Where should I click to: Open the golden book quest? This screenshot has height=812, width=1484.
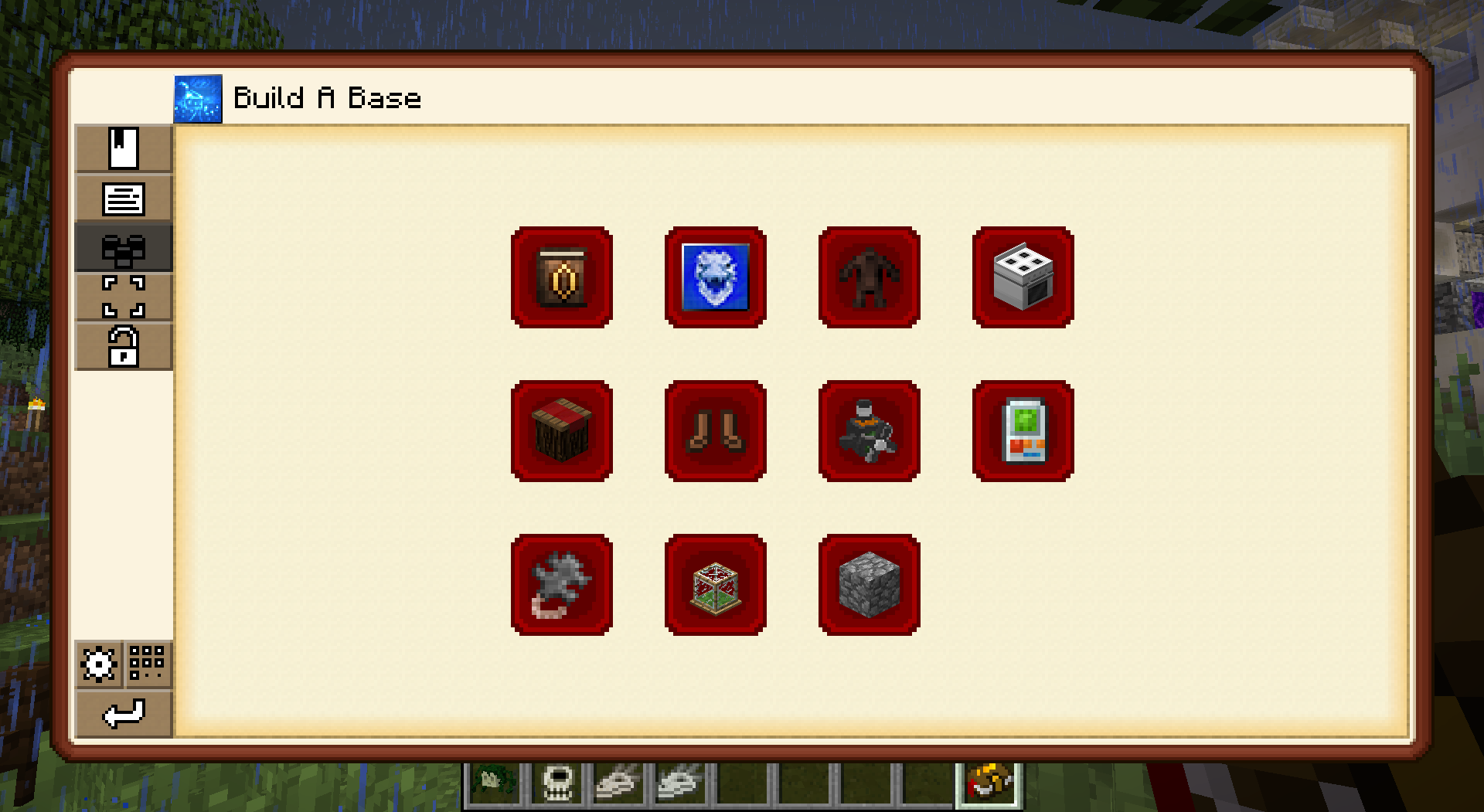coord(562,277)
